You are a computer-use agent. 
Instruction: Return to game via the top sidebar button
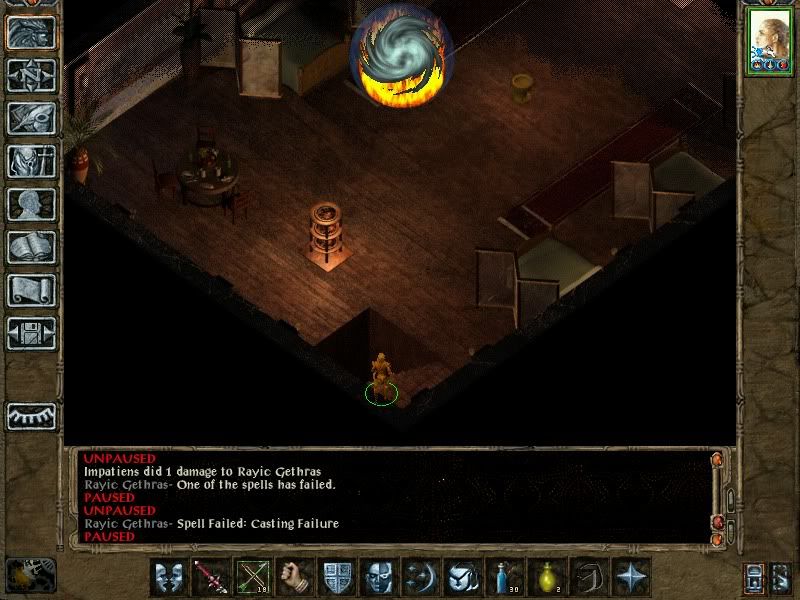click(31, 32)
